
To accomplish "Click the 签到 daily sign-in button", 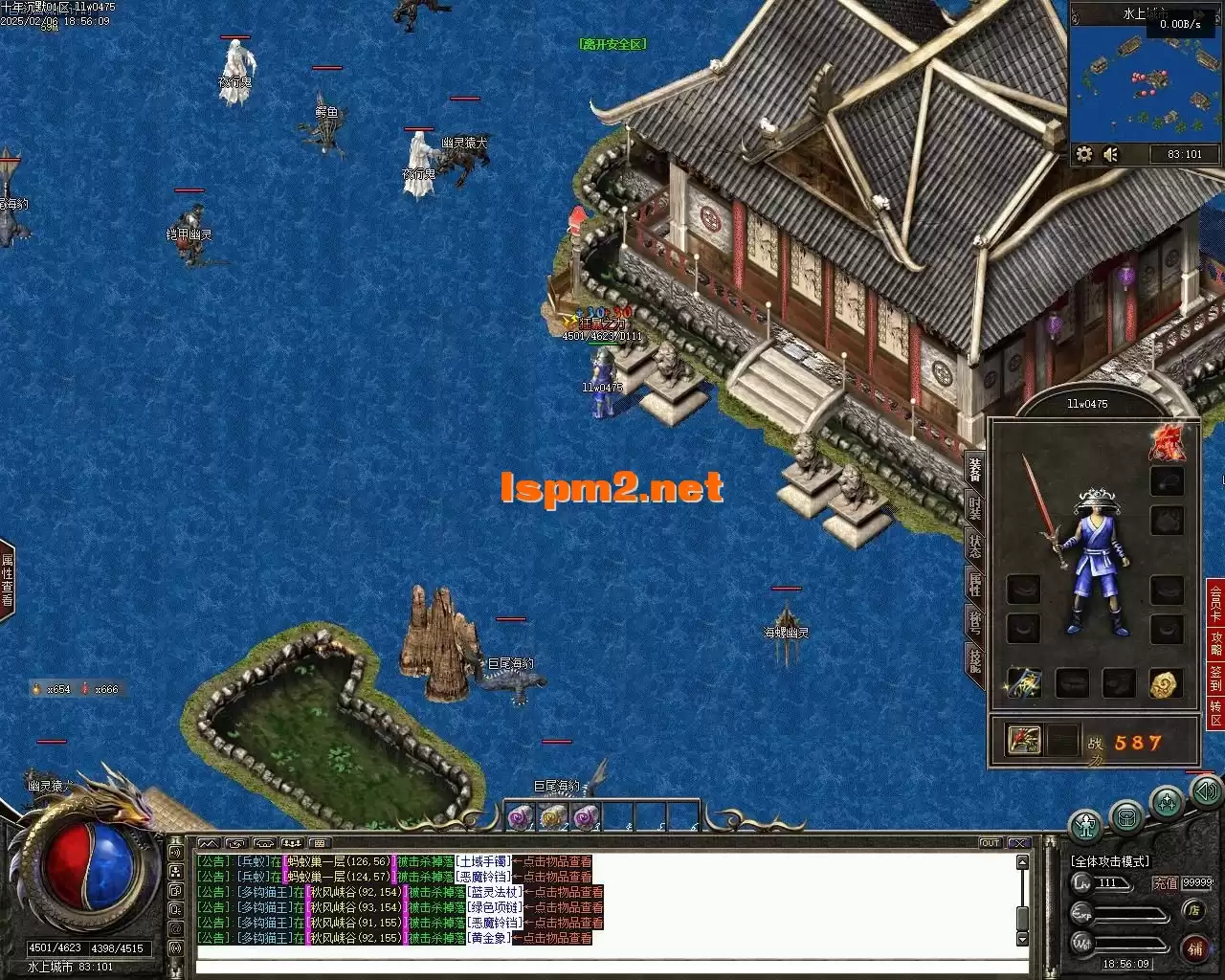I will pyautogui.click(x=1215, y=679).
